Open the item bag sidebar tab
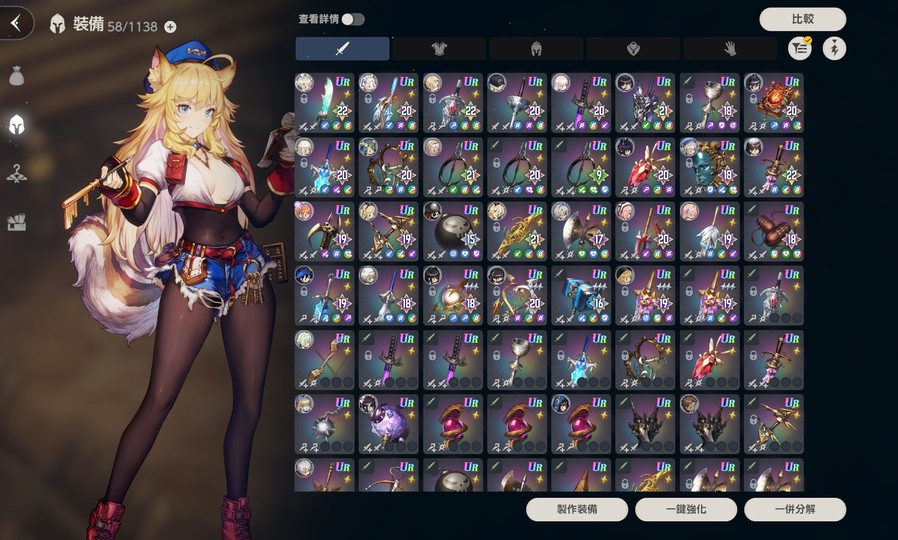Viewport: 898px width, 540px height. tap(16, 76)
